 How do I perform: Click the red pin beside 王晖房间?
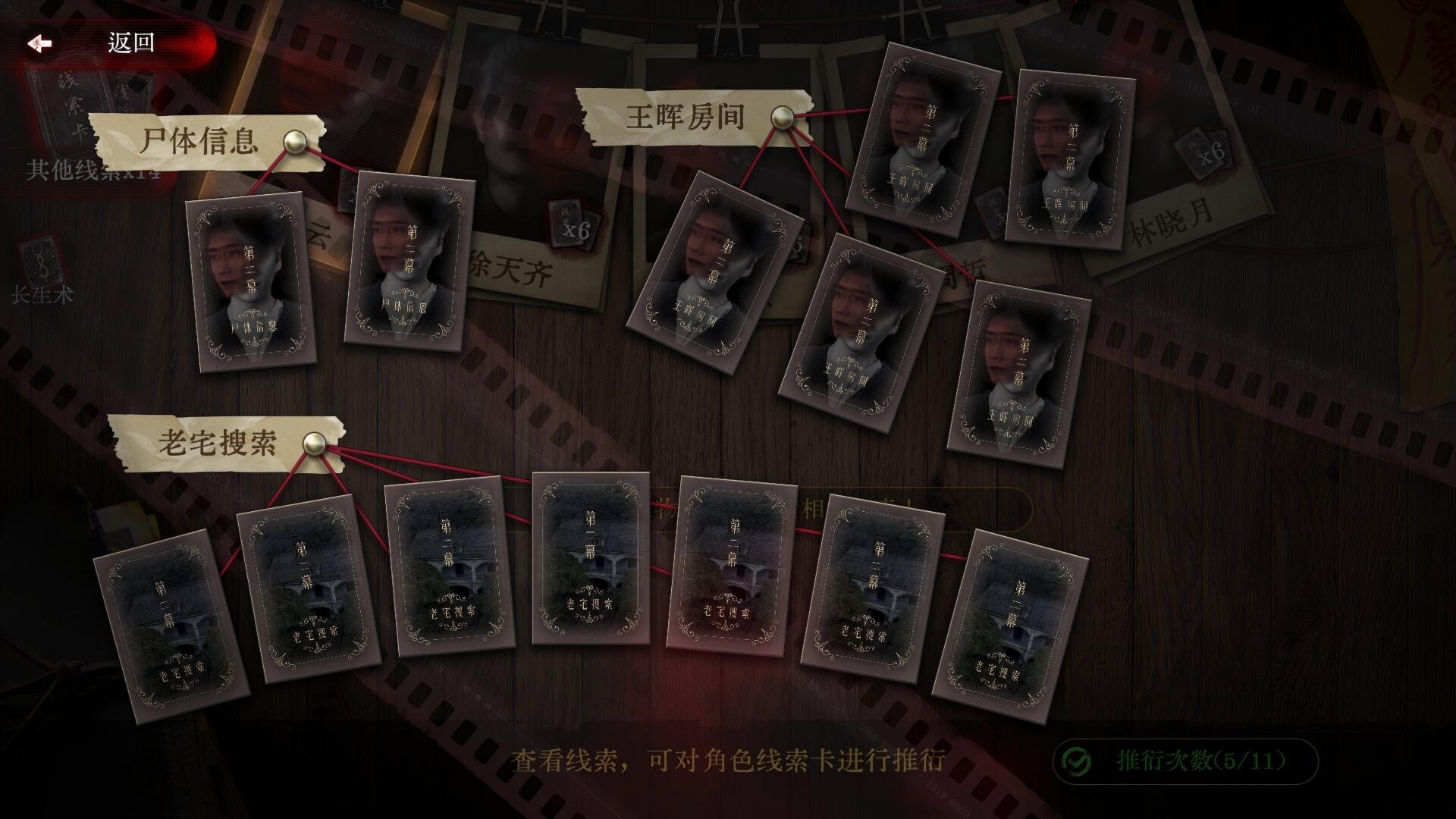pos(781,118)
